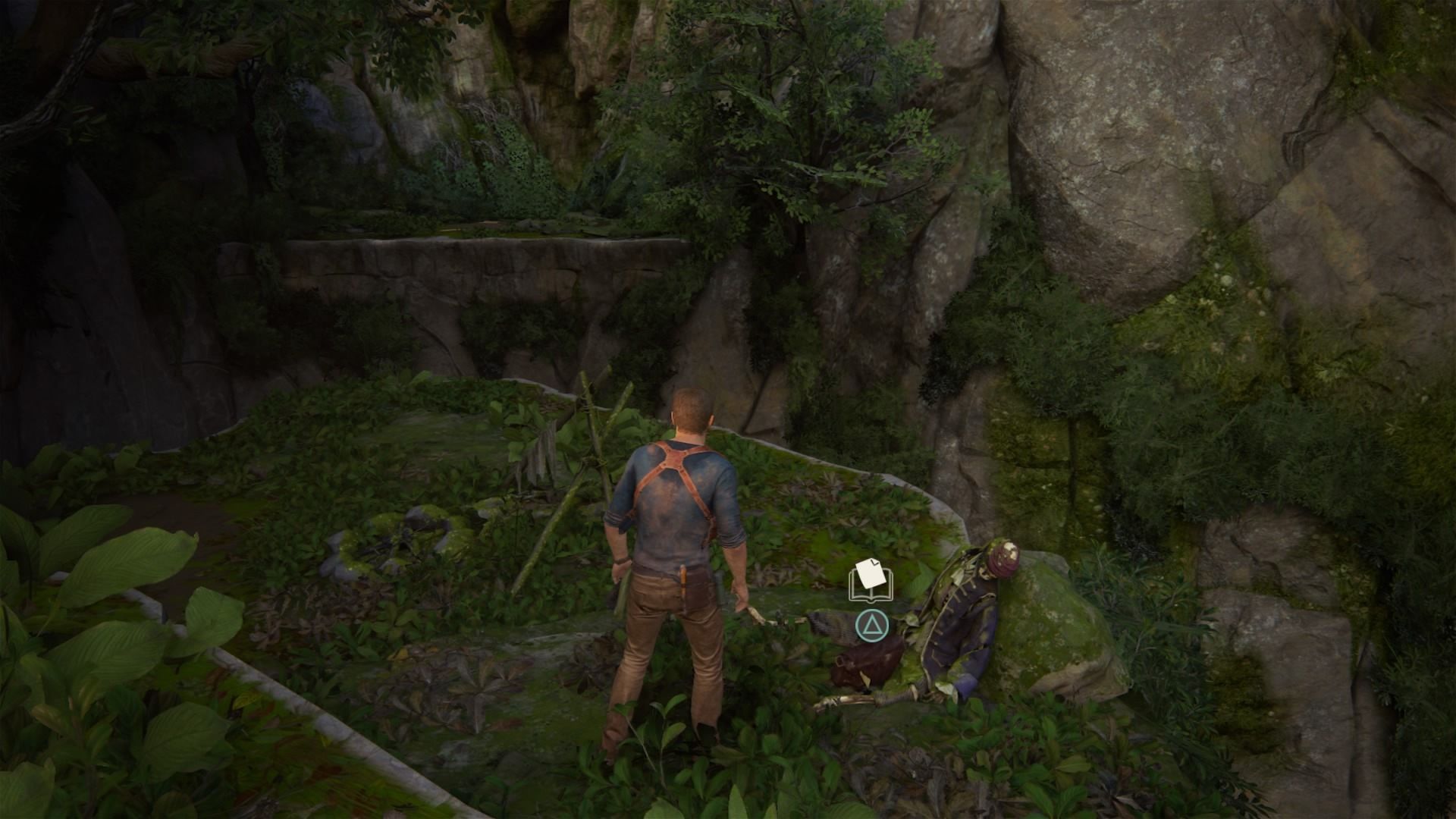Select the journal note pickup icon
Image resolution: width=1456 pixels, height=819 pixels.
point(871,580)
